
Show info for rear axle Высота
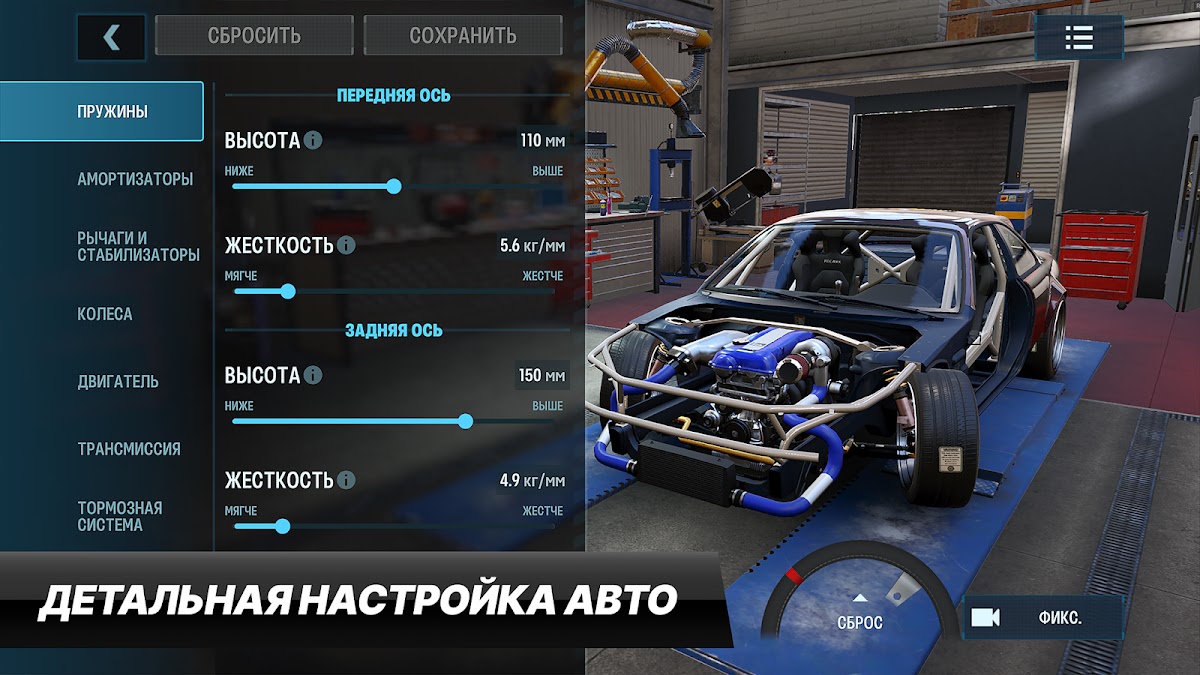tap(313, 375)
